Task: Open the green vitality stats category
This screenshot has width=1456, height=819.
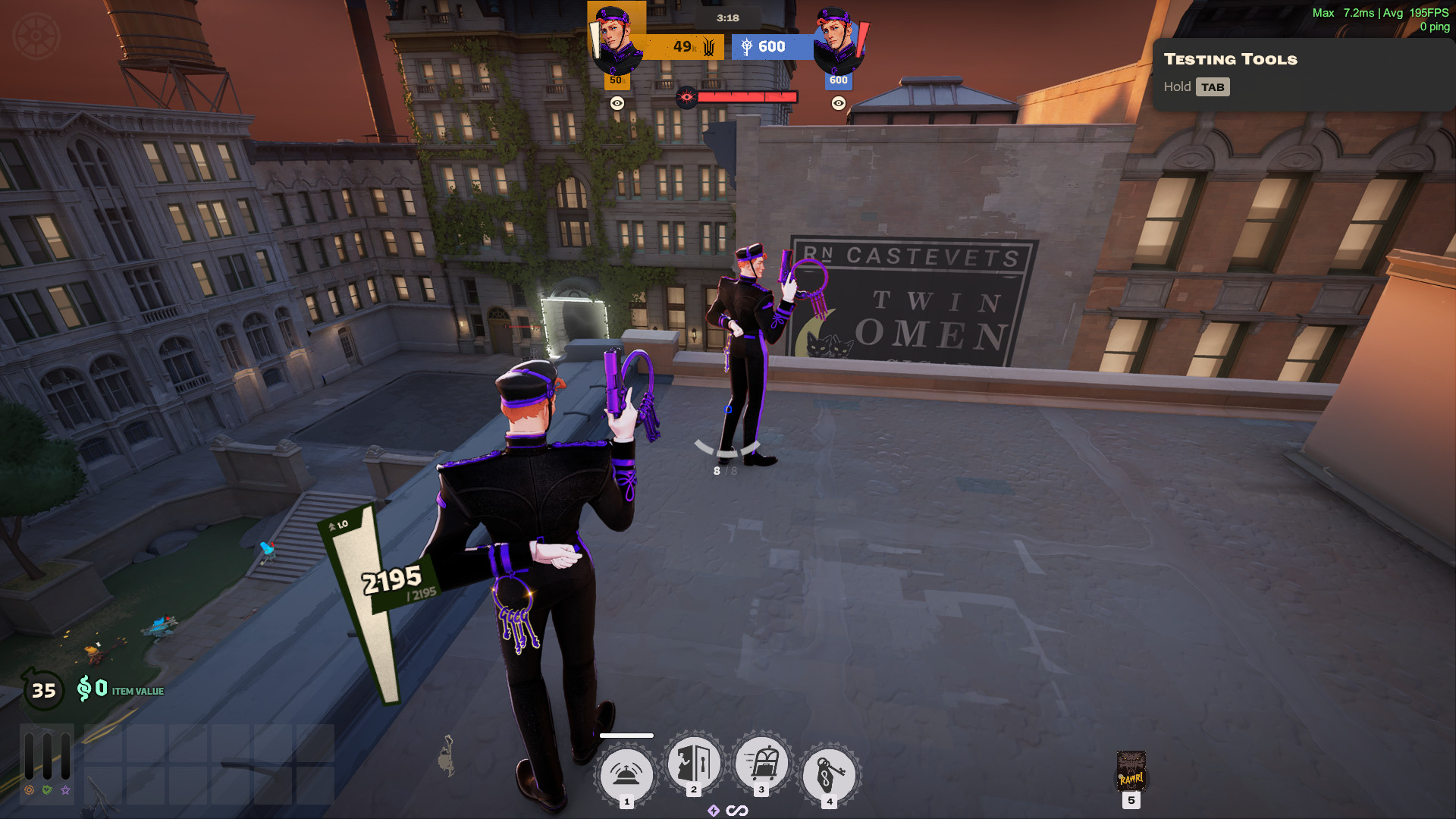Action: coord(47,789)
